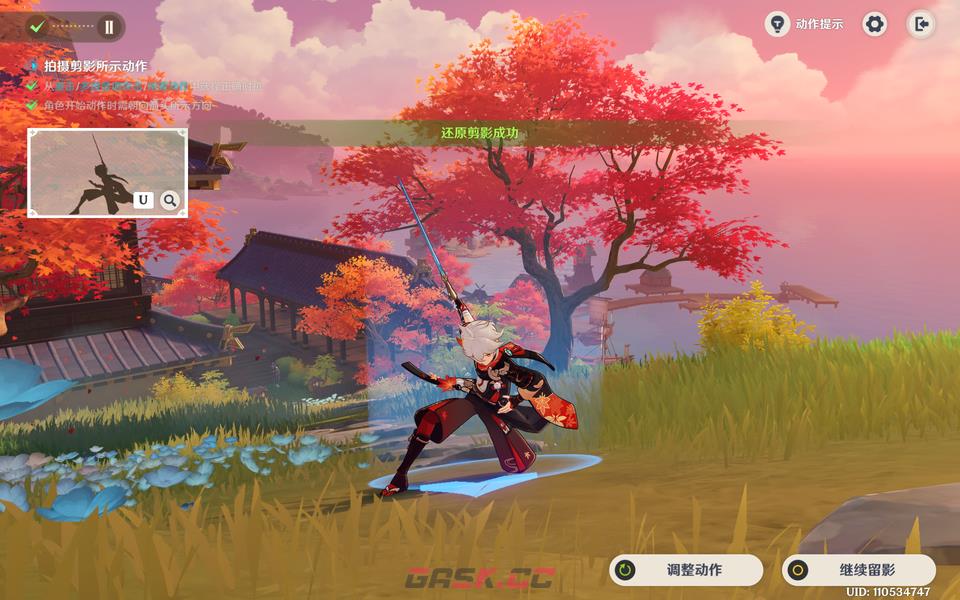The image size is (960, 600).
Task: Open the 动作提示 action hint
Action: 805,24
